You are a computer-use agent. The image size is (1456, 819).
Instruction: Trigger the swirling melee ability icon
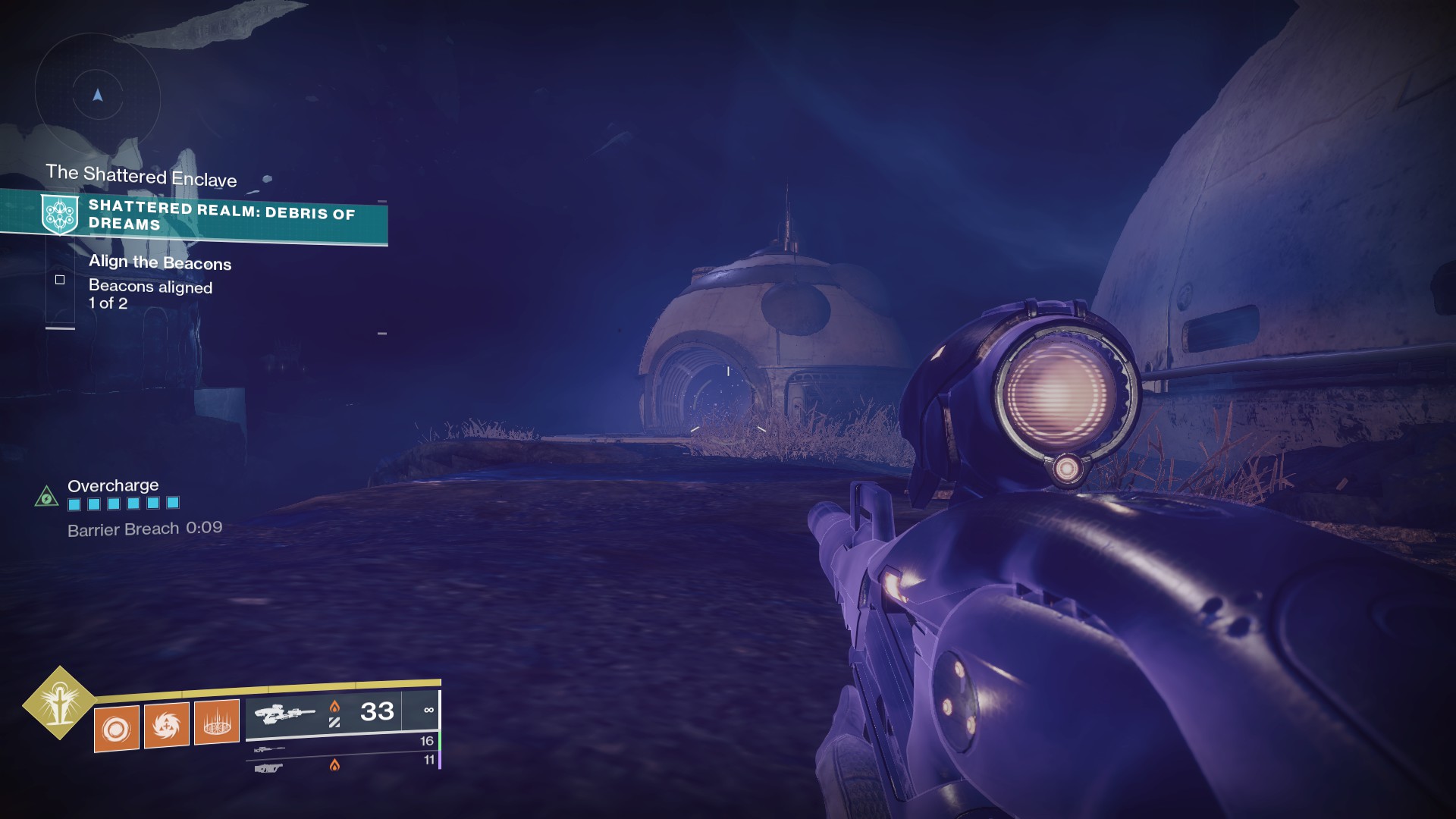pos(167,725)
